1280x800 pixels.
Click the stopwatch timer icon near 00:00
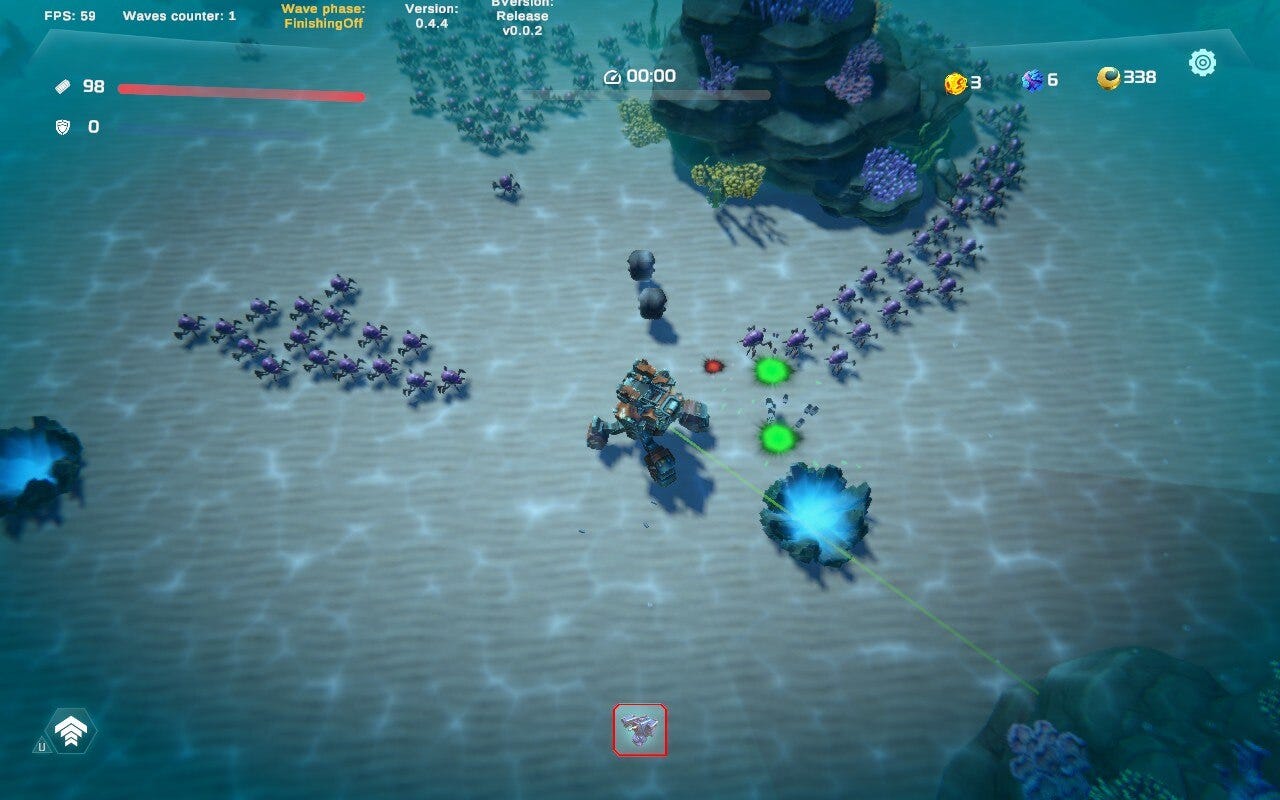611,76
